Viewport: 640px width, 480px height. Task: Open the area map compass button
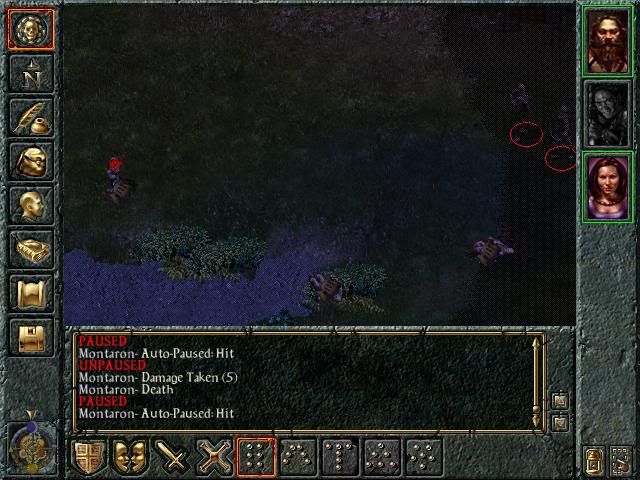click(30, 73)
